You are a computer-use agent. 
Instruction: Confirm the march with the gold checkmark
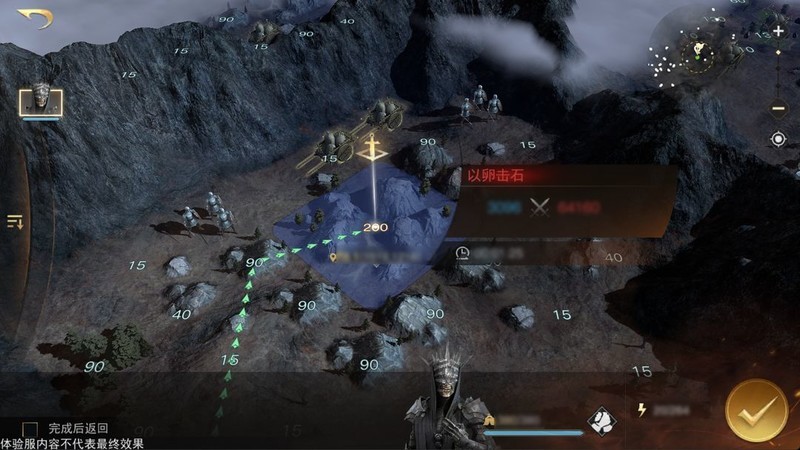[x=756, y=410]
